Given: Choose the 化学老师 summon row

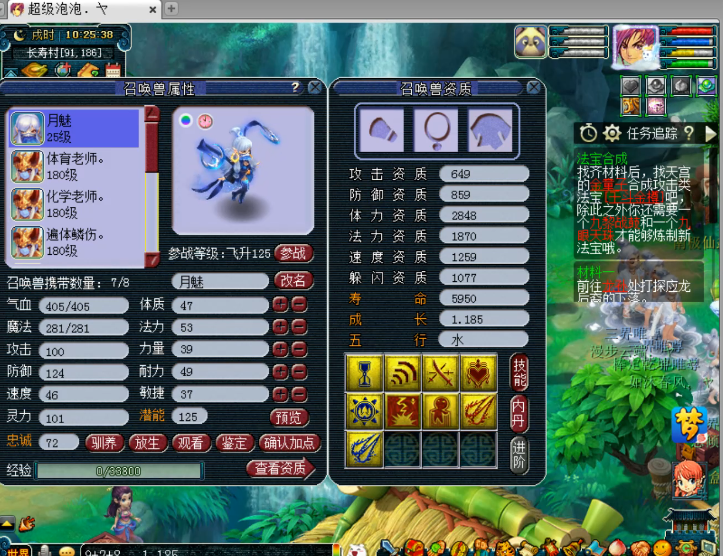Looking at the screenshot, I should (x=74, y=204).
